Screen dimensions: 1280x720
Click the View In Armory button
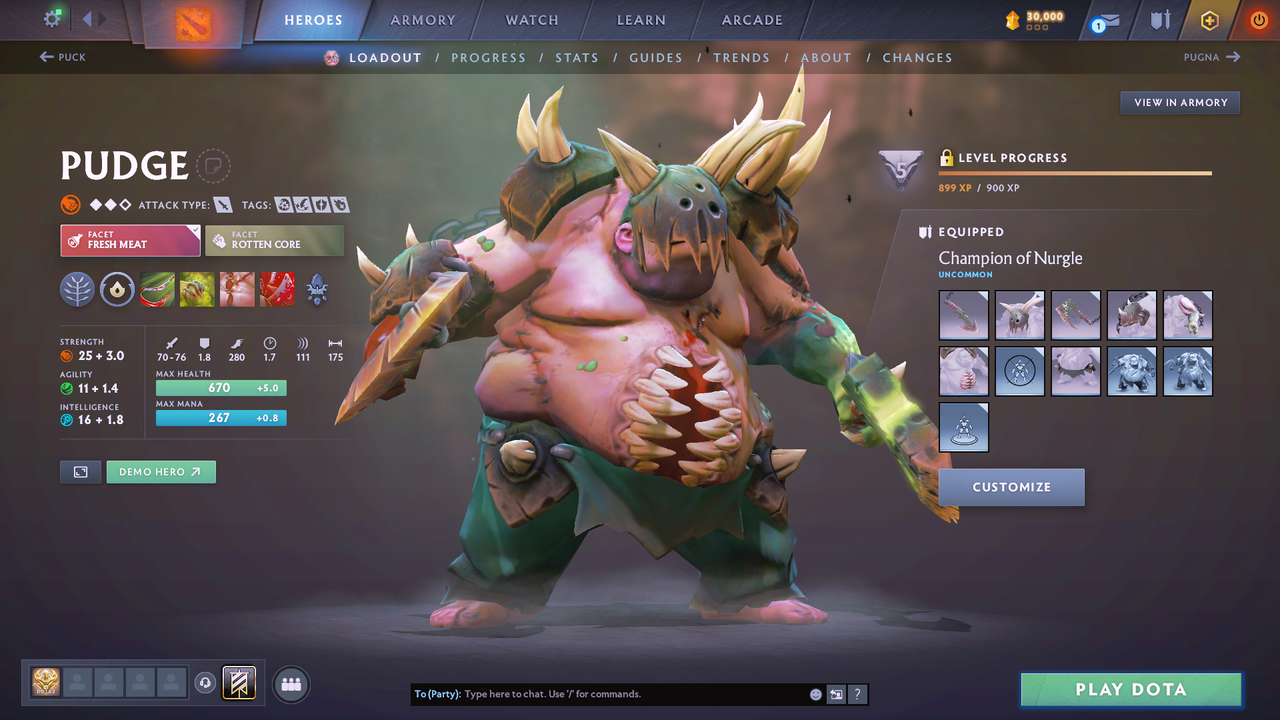point(1179,102)
